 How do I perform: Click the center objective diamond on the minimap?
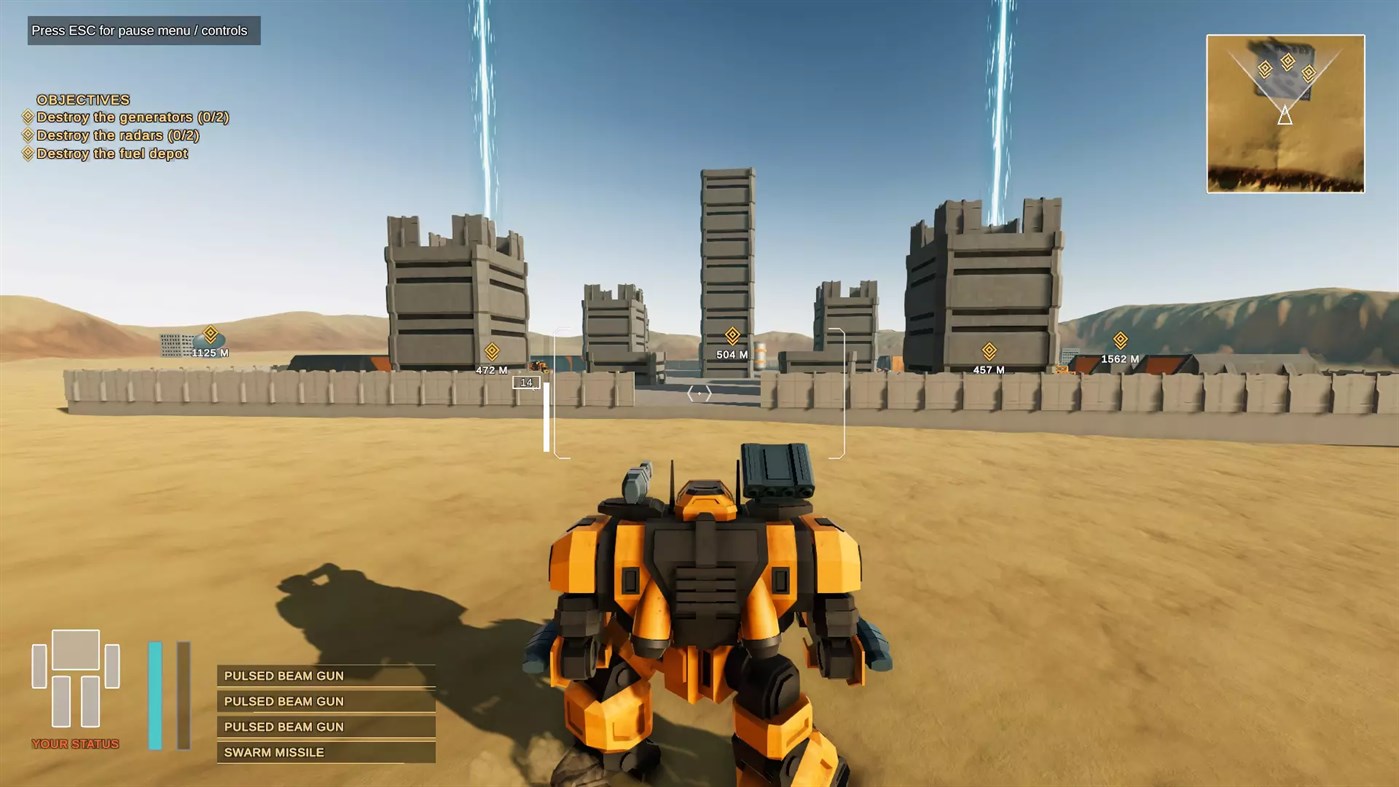coord(1287,63)
